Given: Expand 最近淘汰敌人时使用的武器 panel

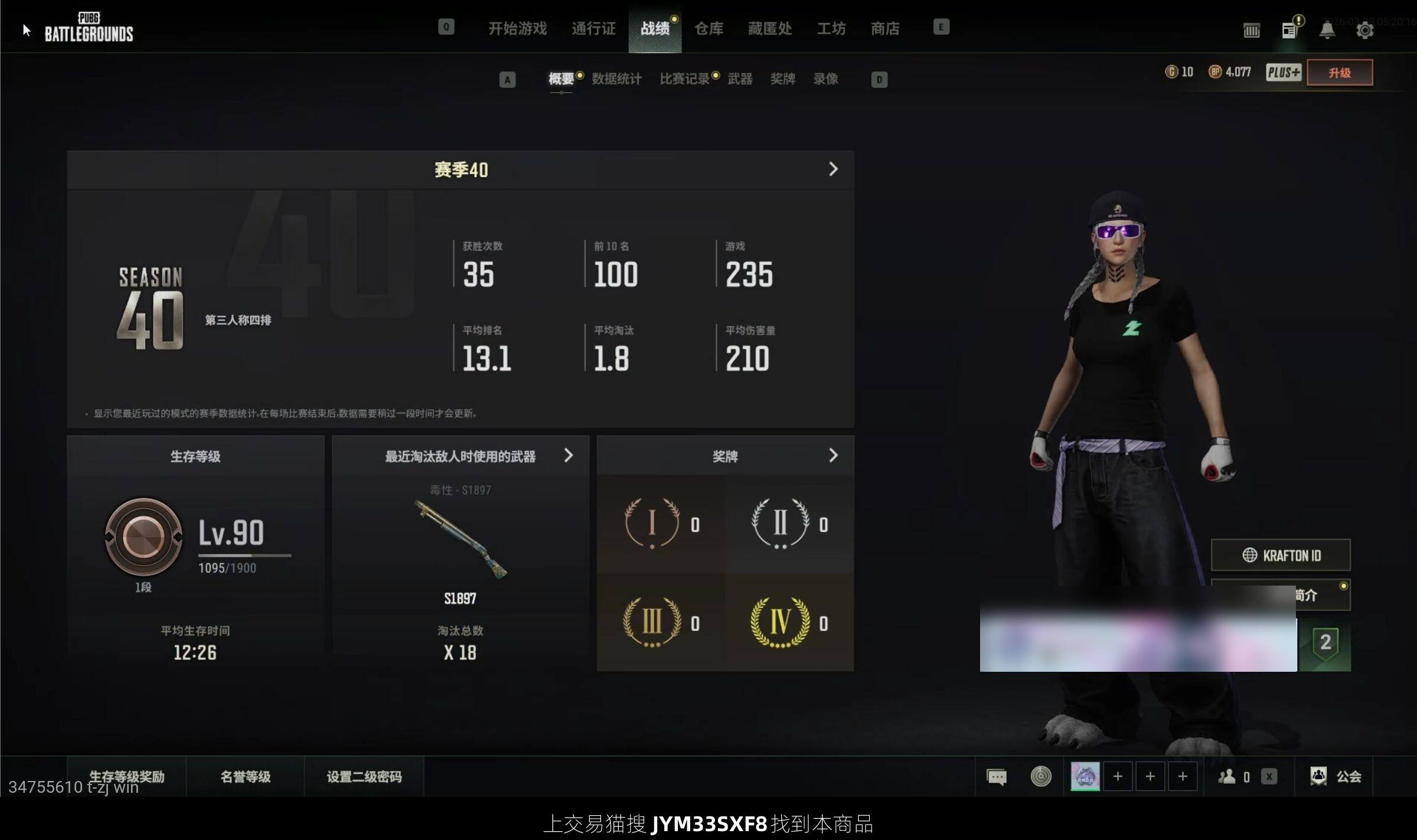Looking at the screenshot, I should tap(568, 455).
